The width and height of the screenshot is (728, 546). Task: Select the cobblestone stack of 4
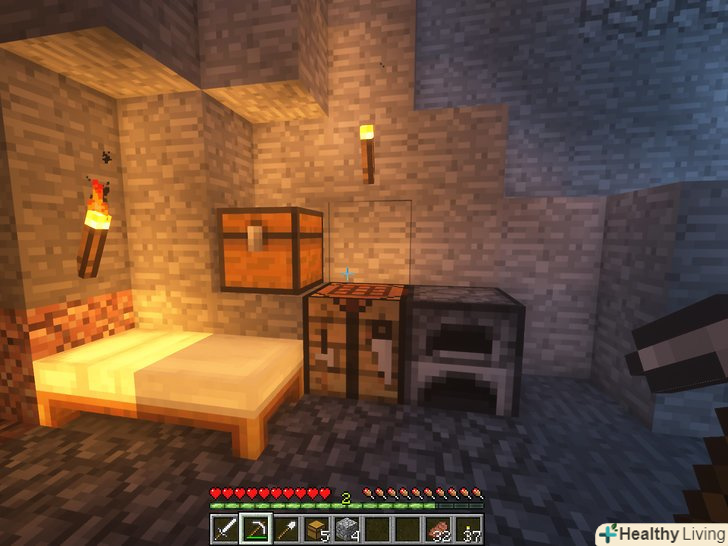click(346, 529)
